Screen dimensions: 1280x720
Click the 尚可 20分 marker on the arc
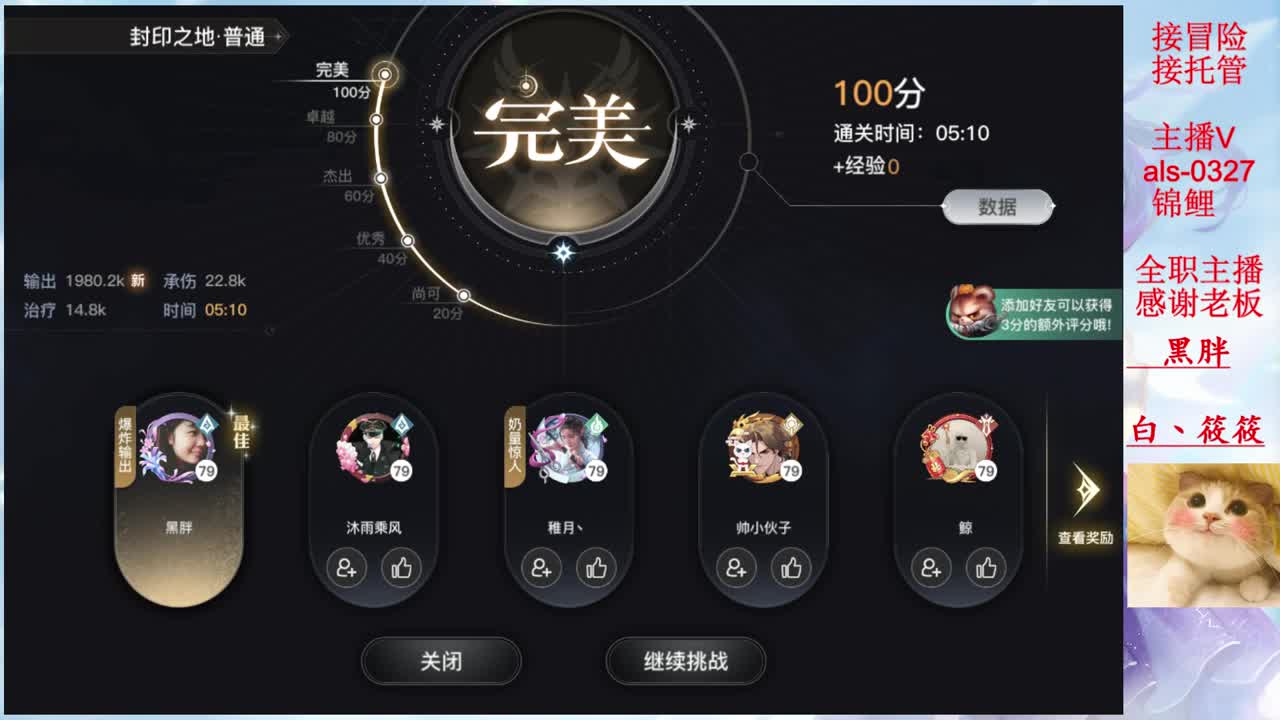coord(460,296)
